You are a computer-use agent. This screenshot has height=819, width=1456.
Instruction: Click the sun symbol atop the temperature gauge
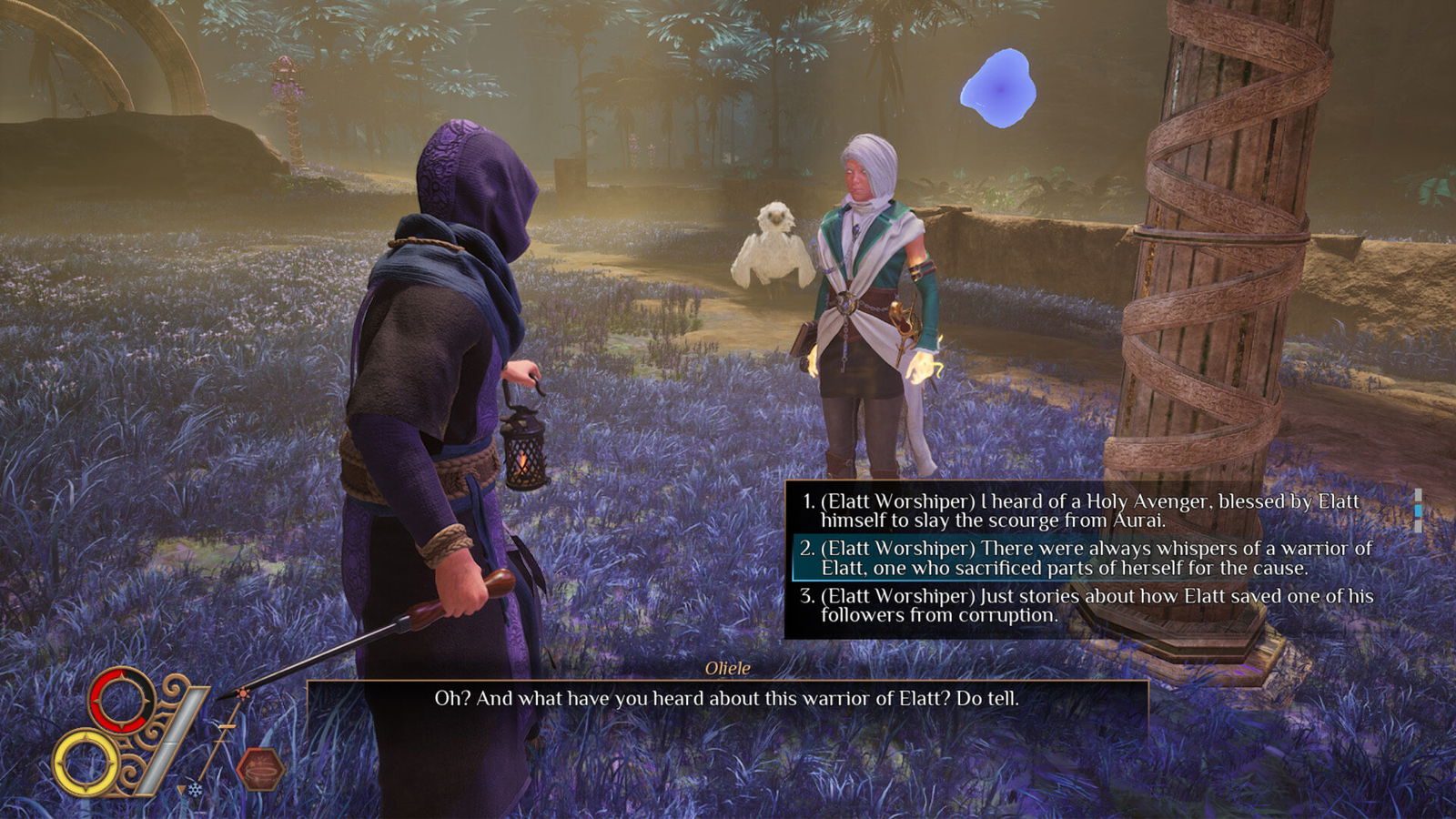[243, 693]
